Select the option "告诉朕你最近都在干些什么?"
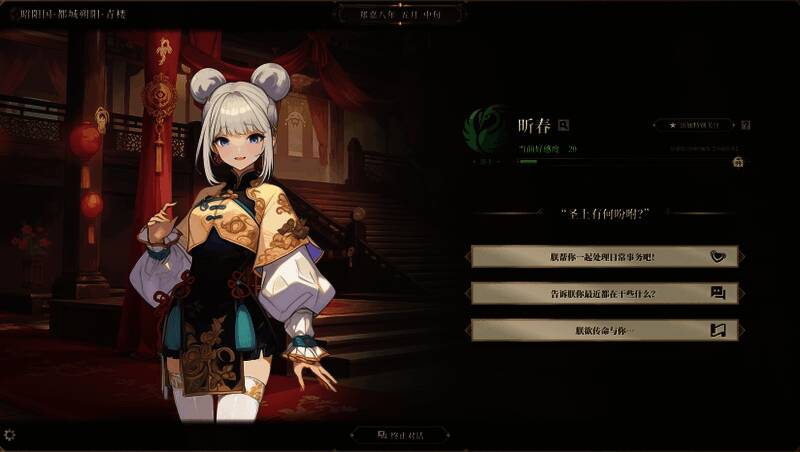This screenshot has height=452, width=800. [x=605, y=293]
